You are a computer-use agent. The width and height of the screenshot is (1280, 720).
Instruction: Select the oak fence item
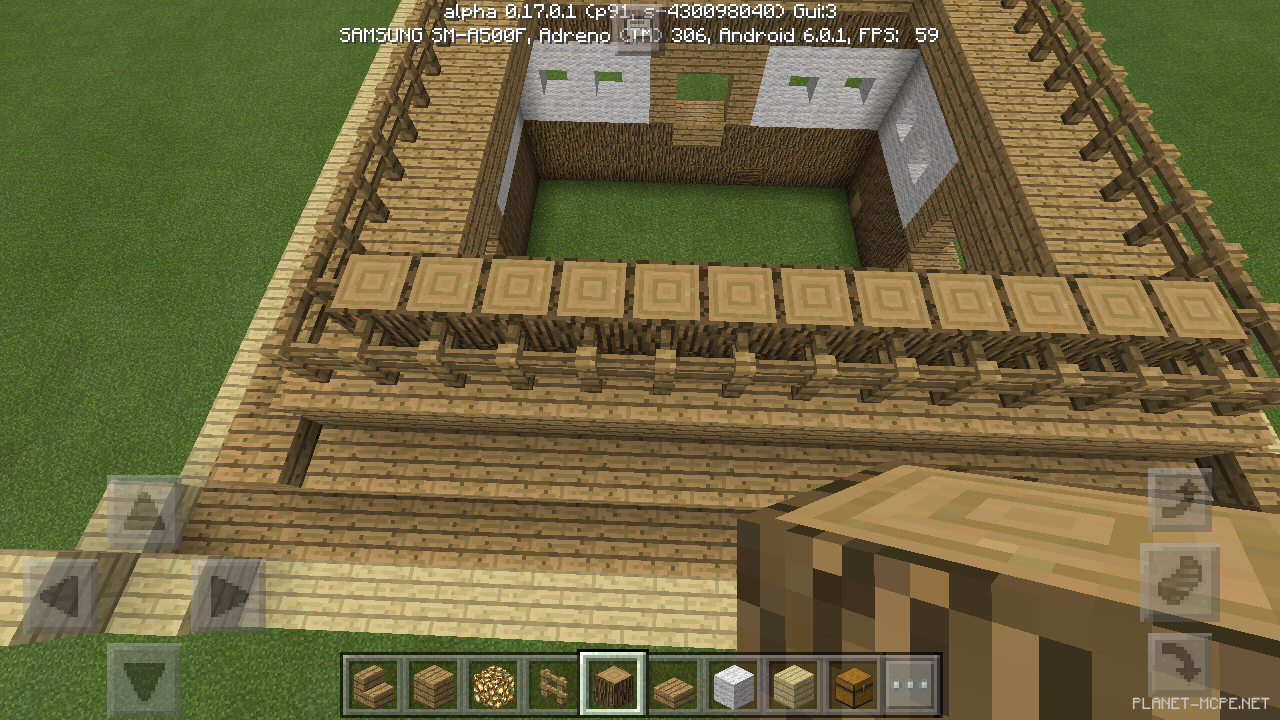(551, 684)
